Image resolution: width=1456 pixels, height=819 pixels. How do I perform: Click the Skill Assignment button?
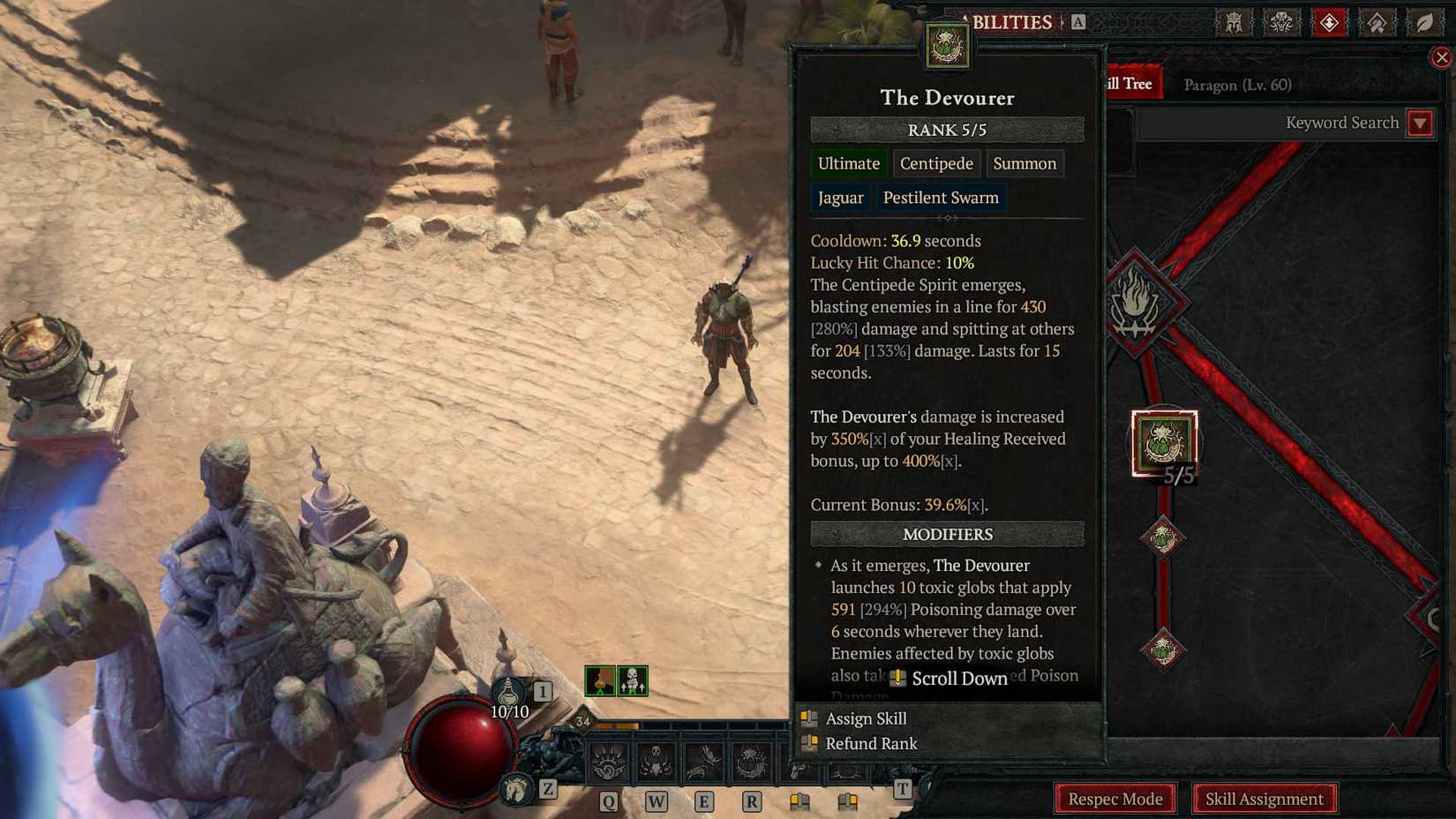coord(1265,798)
